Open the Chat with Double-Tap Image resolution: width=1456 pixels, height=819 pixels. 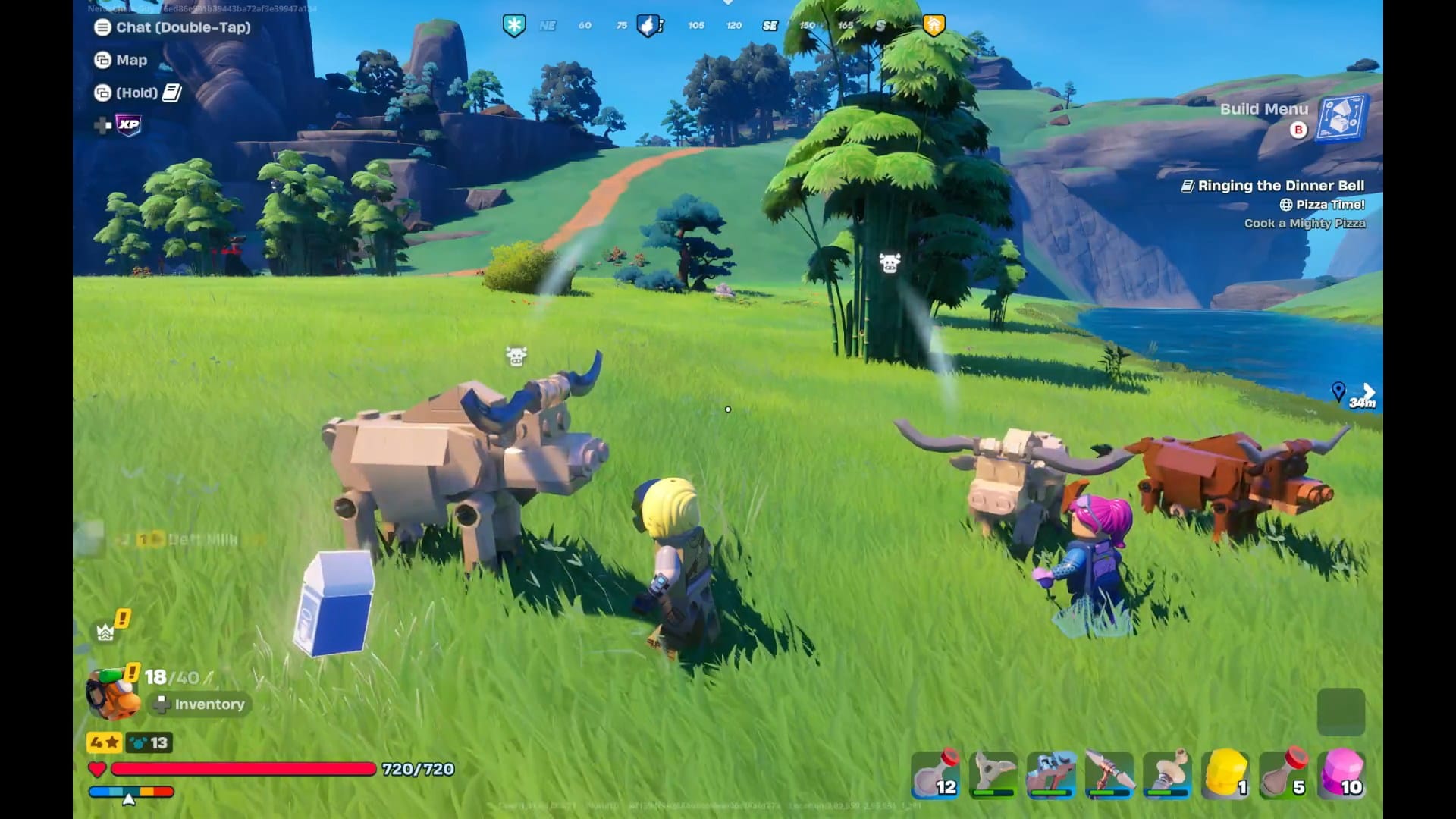180,29
